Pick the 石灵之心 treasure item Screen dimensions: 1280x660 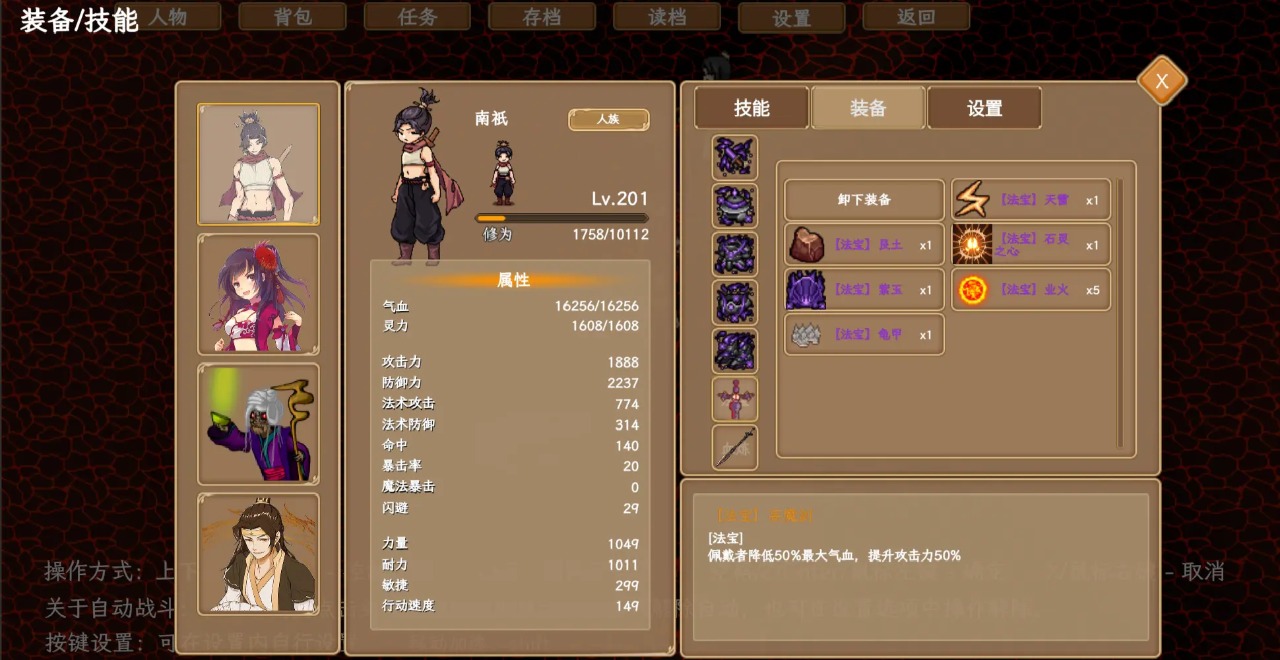(x=1031, y=245)
